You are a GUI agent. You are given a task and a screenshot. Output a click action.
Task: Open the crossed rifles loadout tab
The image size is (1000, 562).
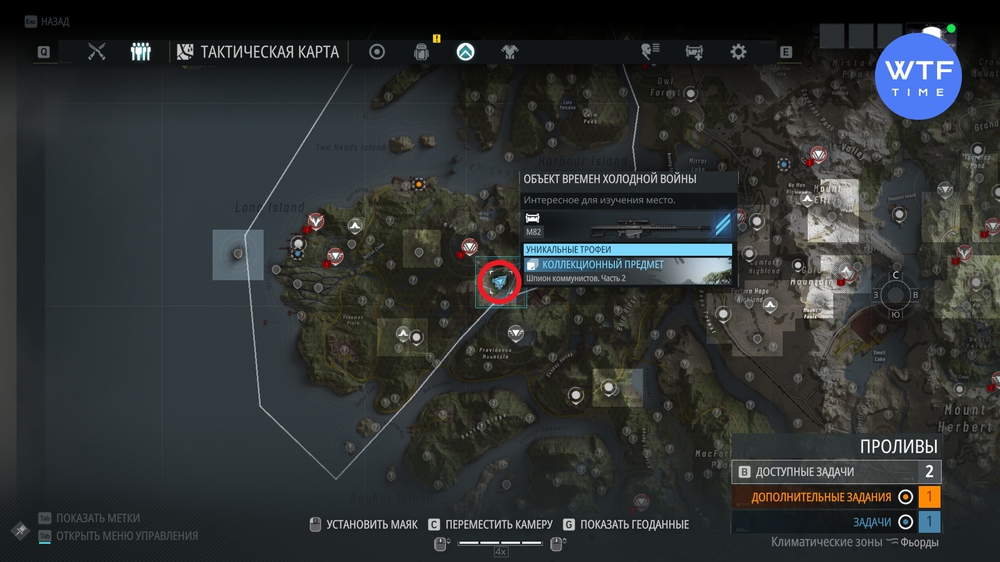[x=97, y=52]
